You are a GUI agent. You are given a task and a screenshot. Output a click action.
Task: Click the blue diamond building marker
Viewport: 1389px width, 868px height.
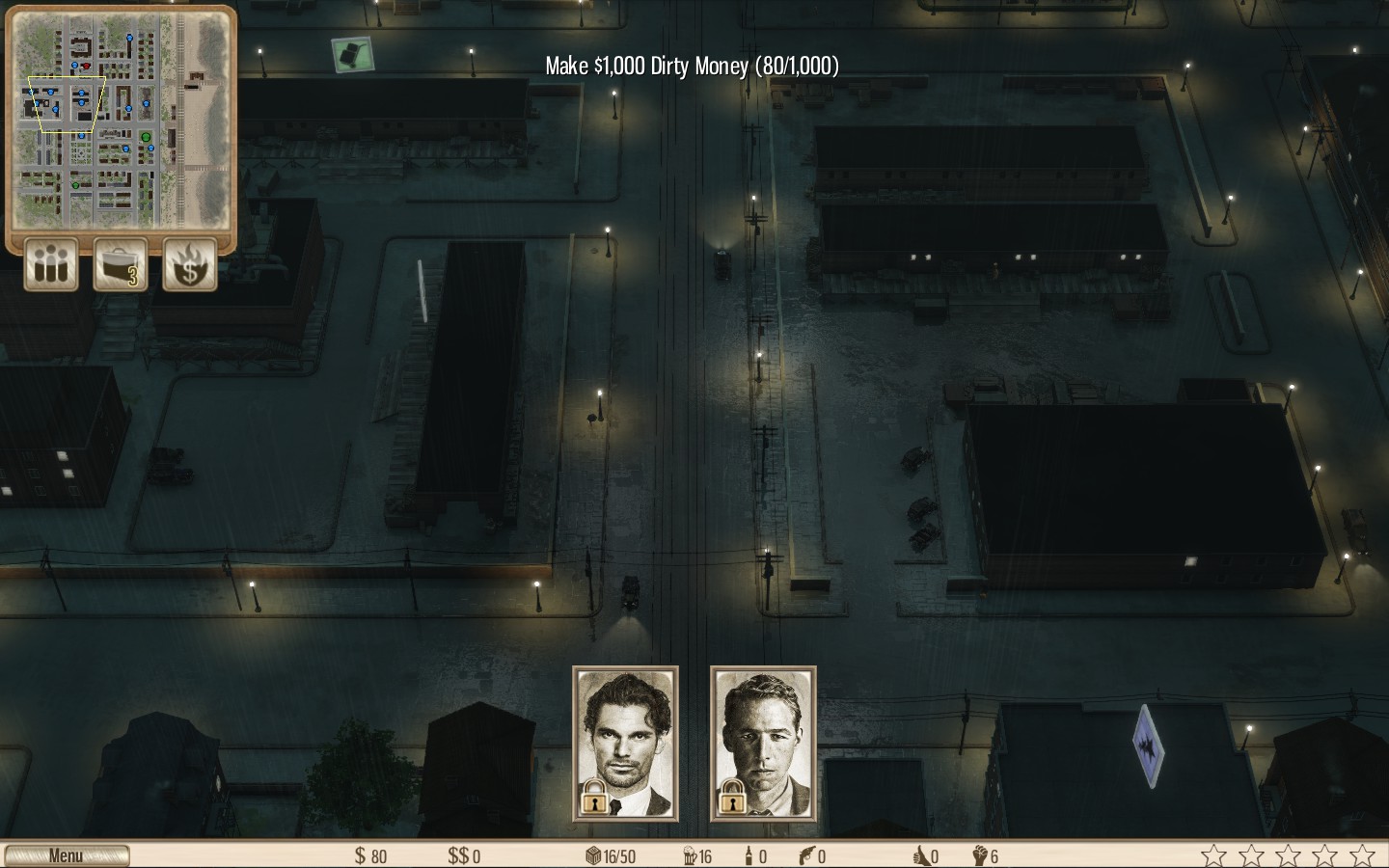tap(1148, 746)
